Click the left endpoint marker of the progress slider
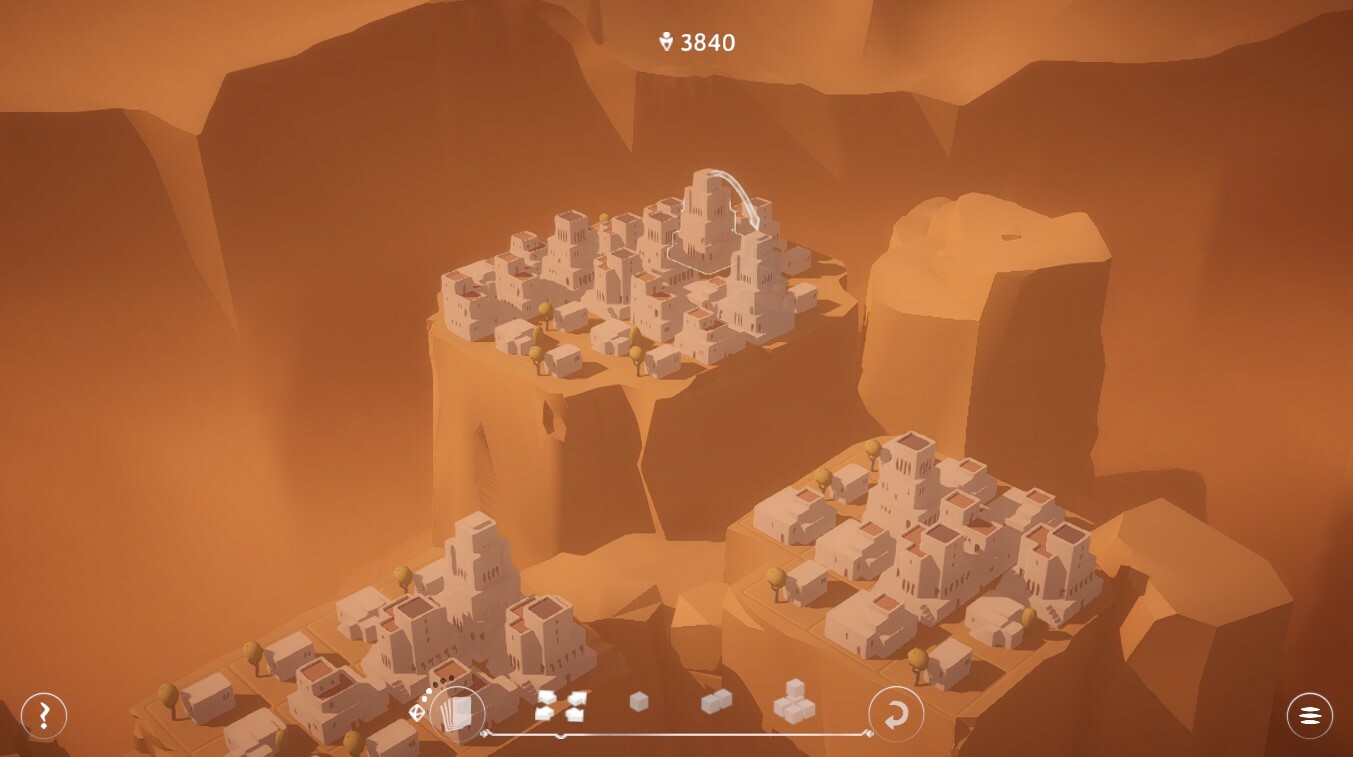The image size is (1353, 757). (486, 733)
